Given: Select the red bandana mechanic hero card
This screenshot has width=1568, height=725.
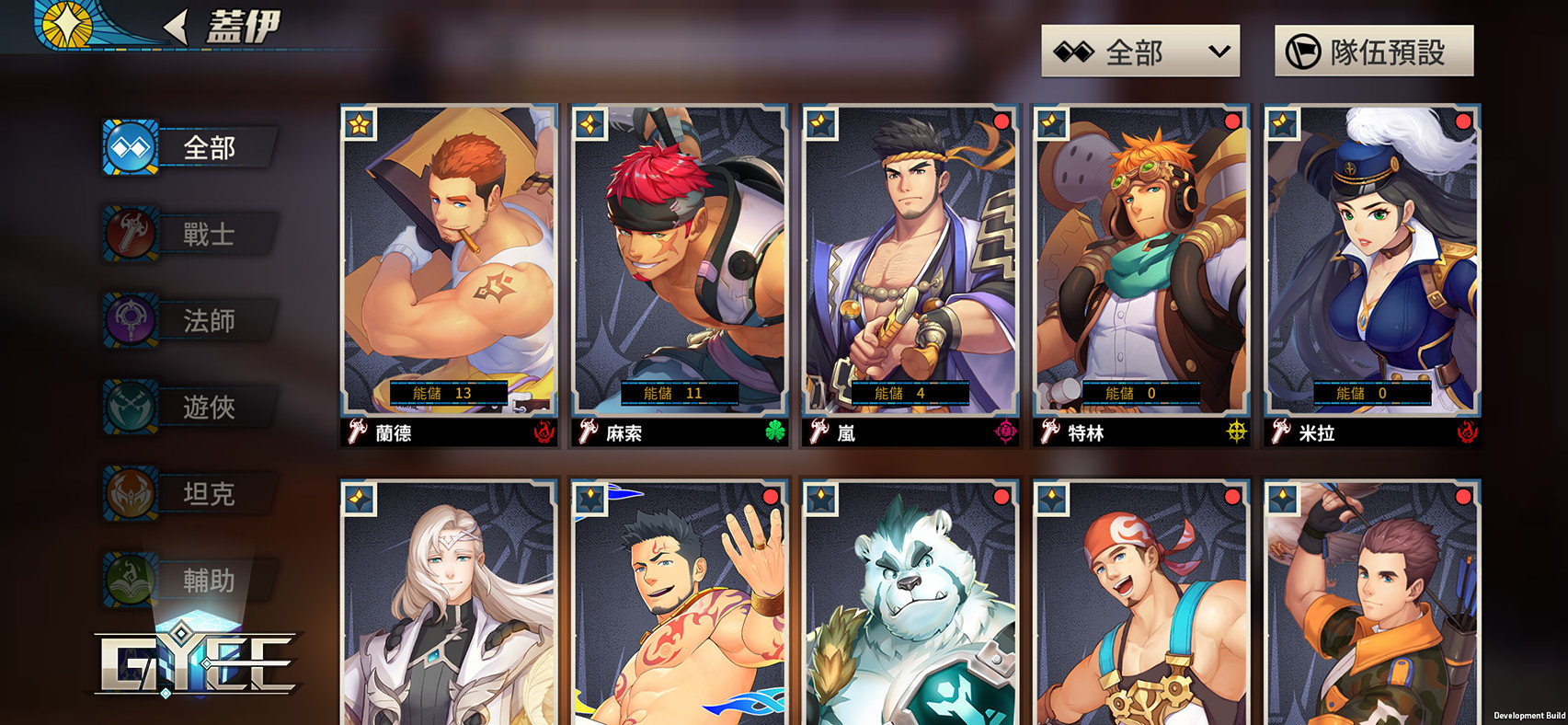Looking at the screenshot, I should pyautogui.click(x=1141, y=607).
